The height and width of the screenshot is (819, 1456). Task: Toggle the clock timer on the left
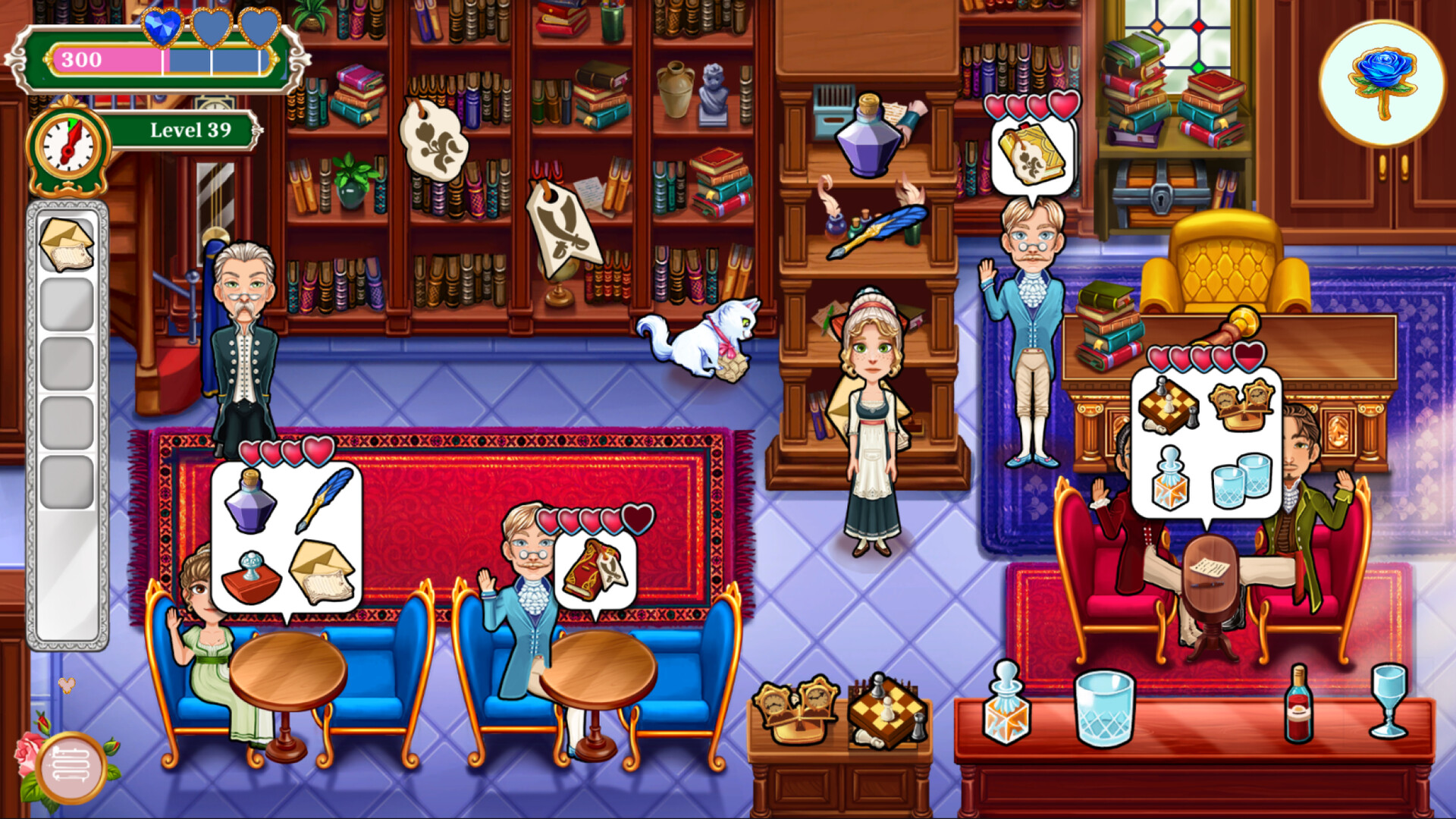pyautogui.click(x=67, y=144)
